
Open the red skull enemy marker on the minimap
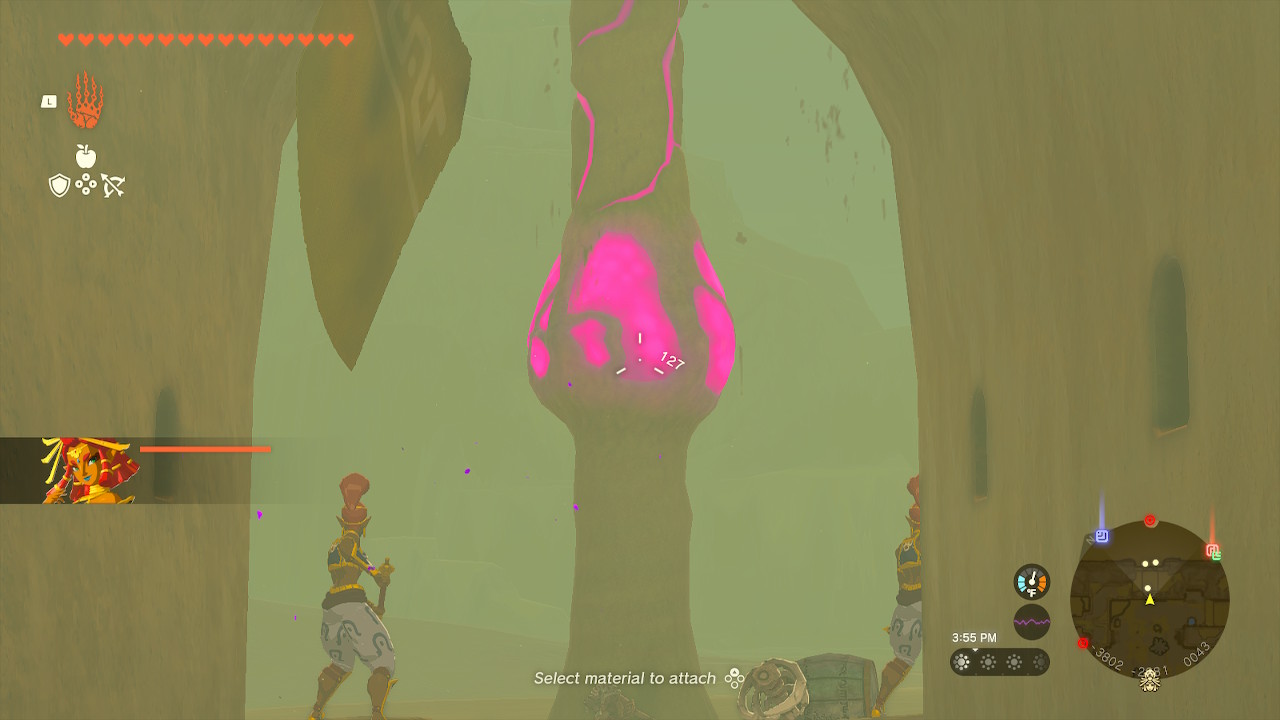click(1150, 520)
